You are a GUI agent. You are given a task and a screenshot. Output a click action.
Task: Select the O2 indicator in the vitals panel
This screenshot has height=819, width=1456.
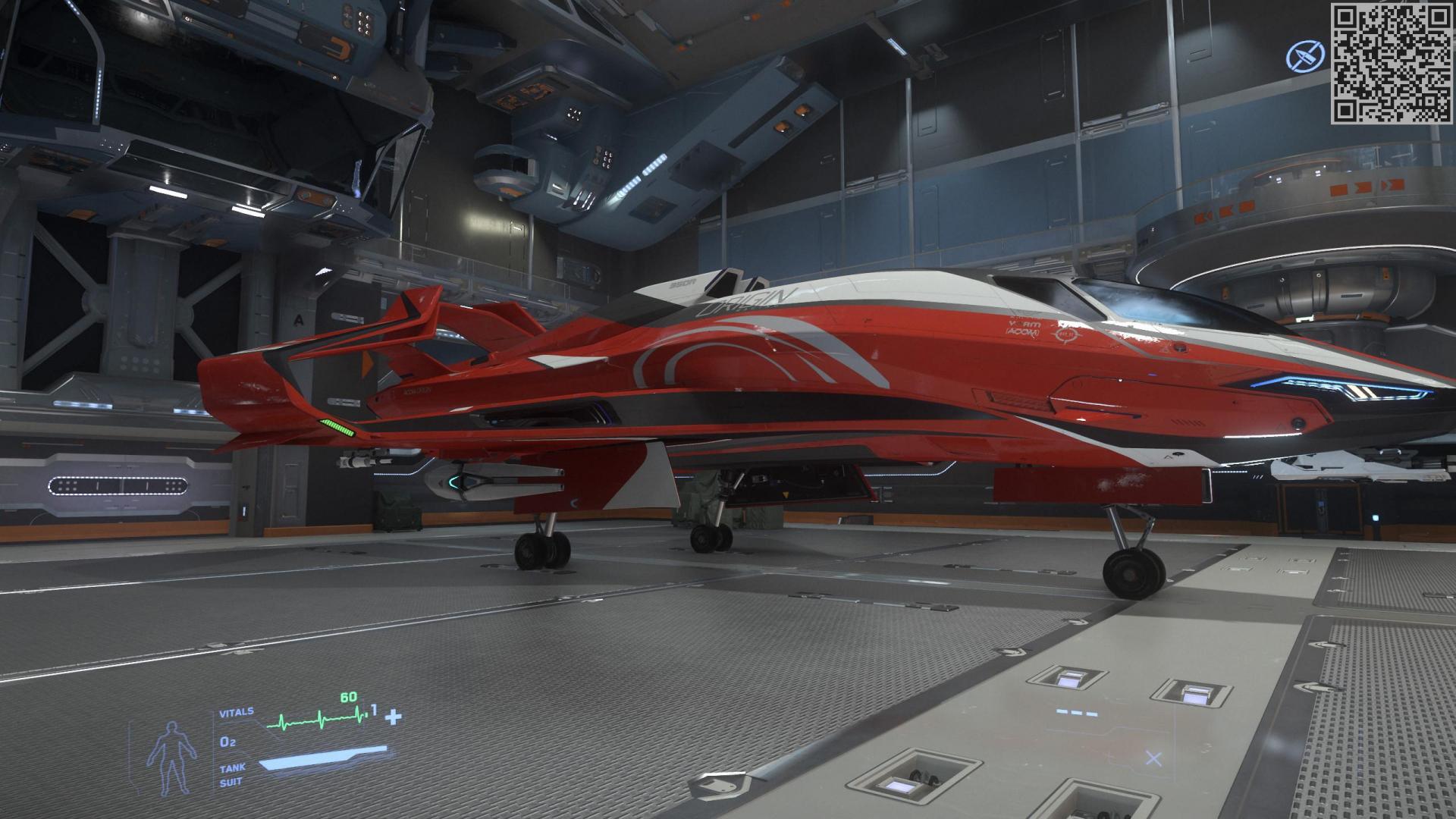[227, 741]
